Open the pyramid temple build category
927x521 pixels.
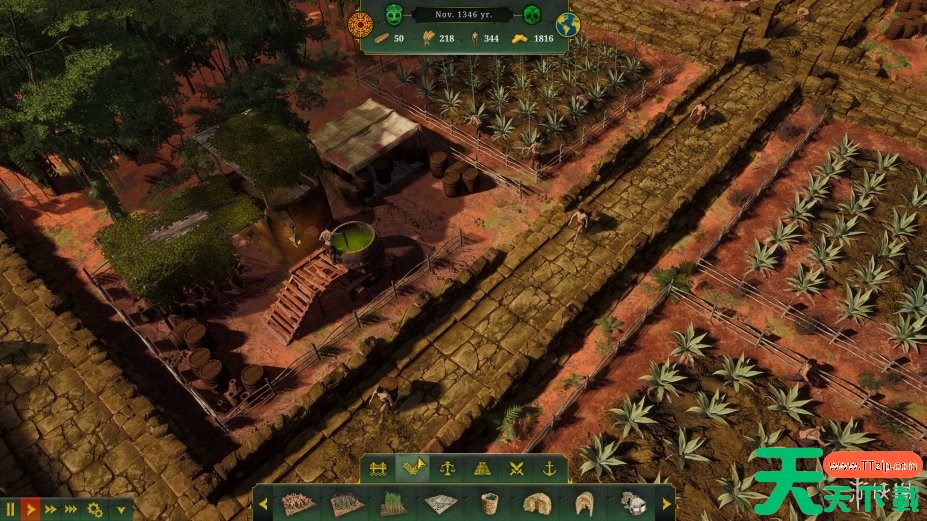[482, 468]
